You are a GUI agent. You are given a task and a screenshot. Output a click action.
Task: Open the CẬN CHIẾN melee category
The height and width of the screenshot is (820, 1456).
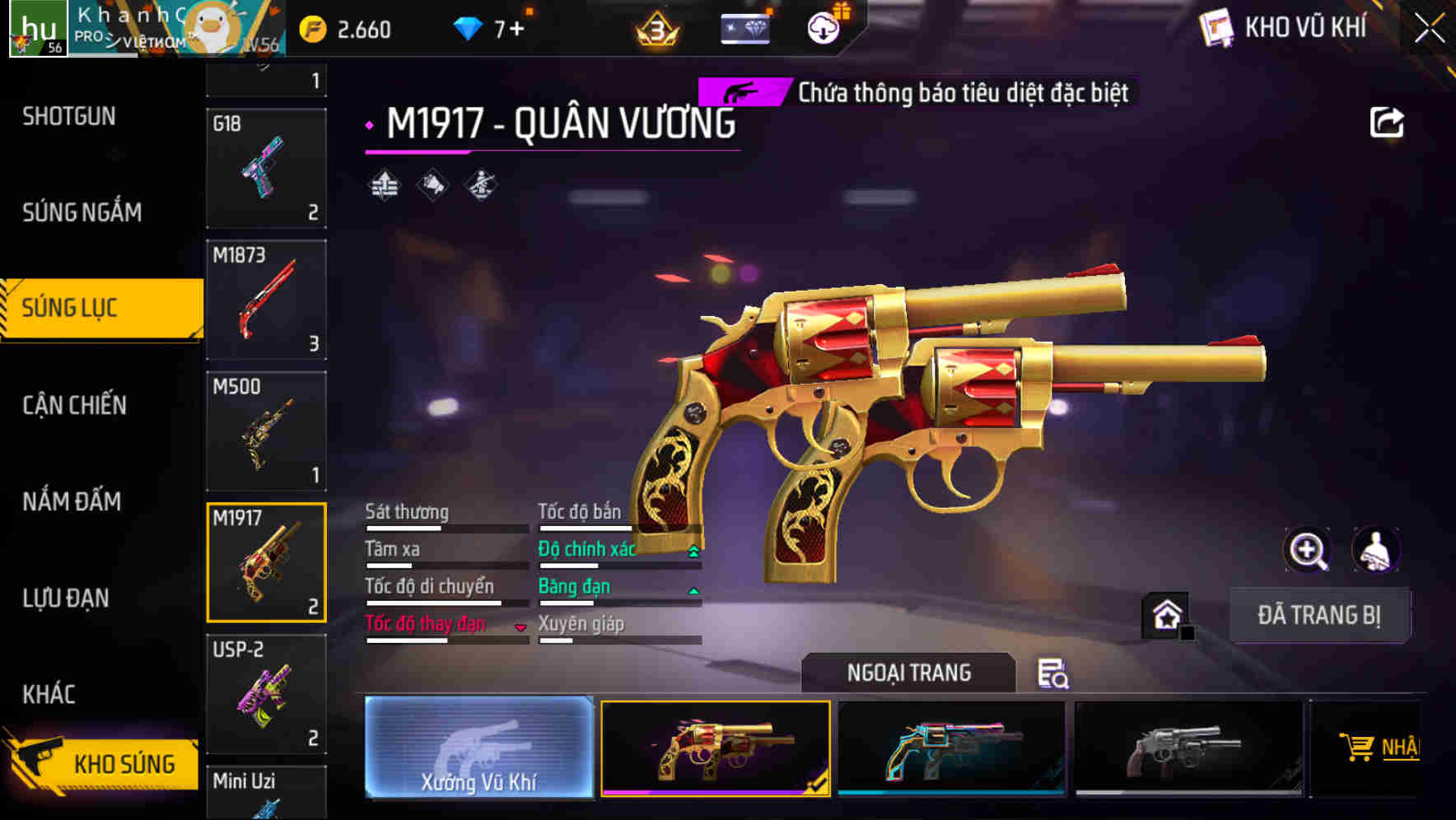point(73,405)
